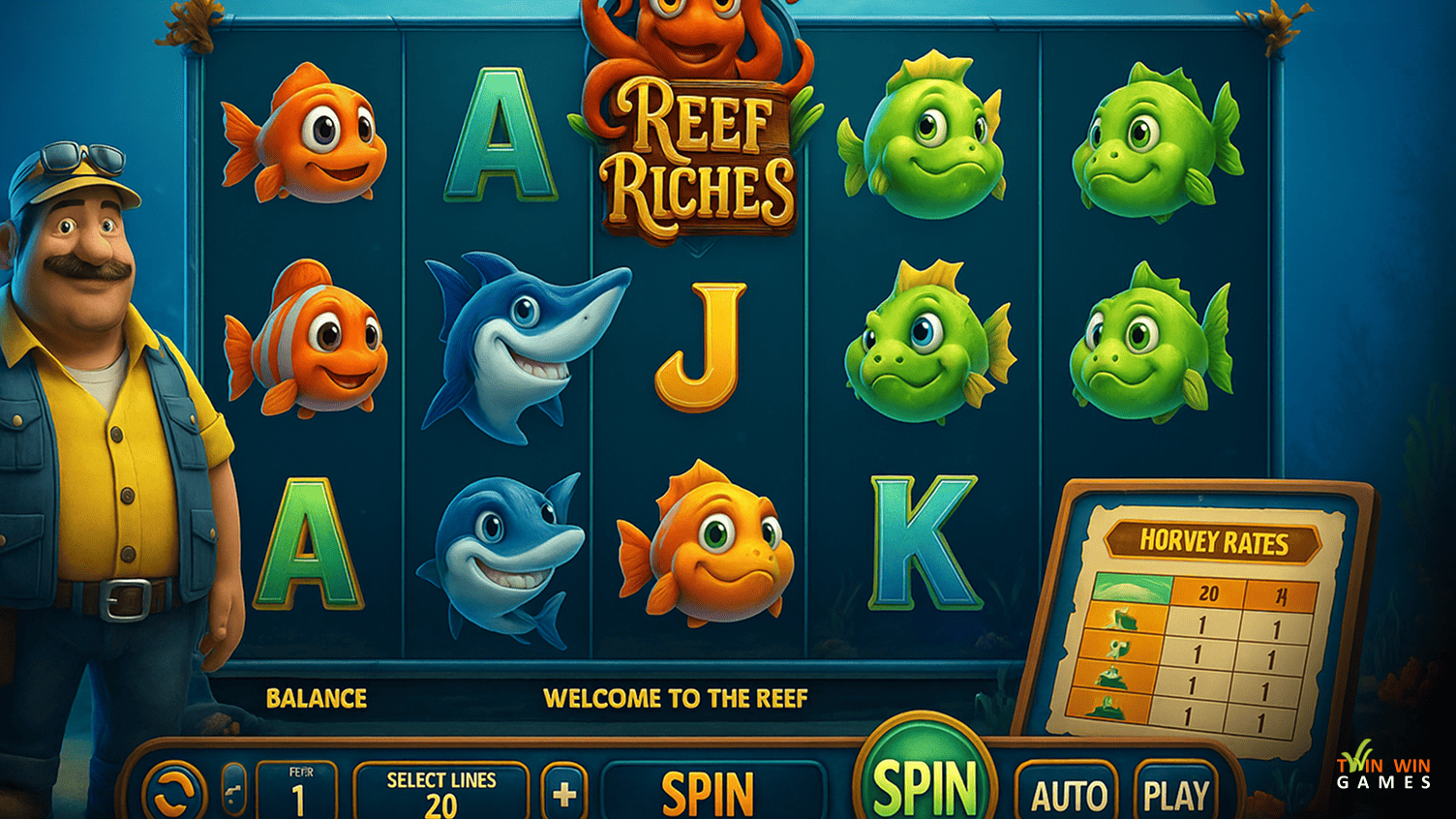1456x819 pixels.
Task: Select the Balance display label
Action: coord(317,698)
